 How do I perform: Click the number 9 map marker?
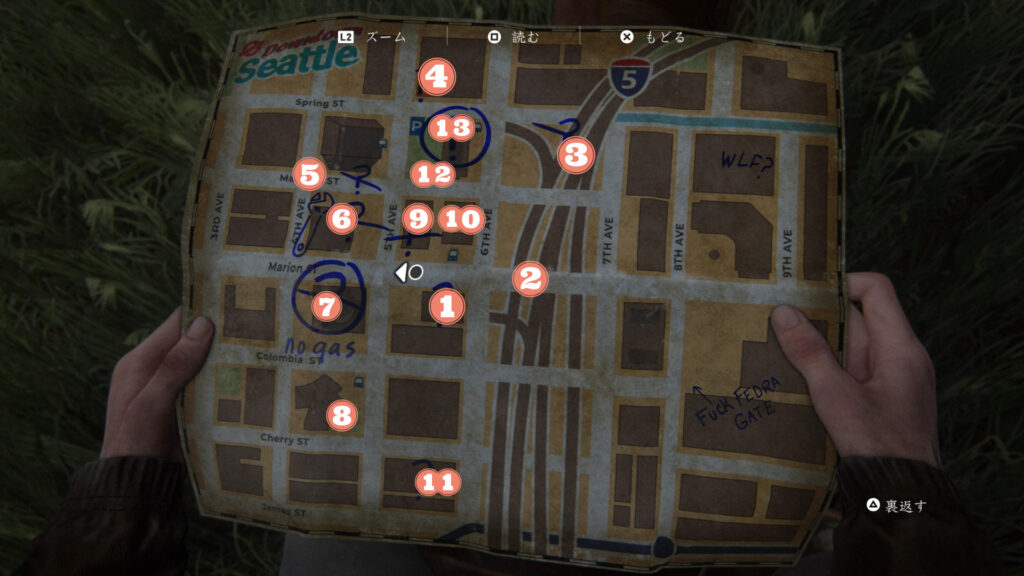[x=419, y=217]
